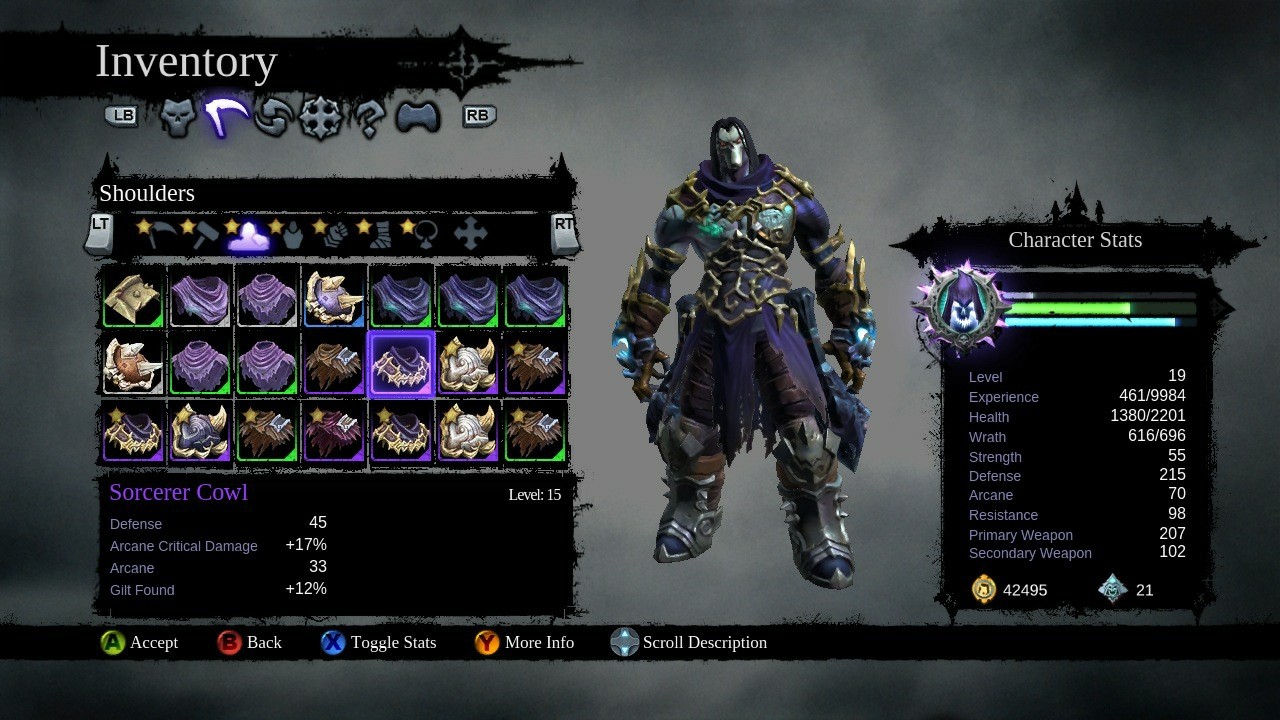Select the boots armor subcategory icon
The image size is (1280, 720).
(x=381, y=233)
